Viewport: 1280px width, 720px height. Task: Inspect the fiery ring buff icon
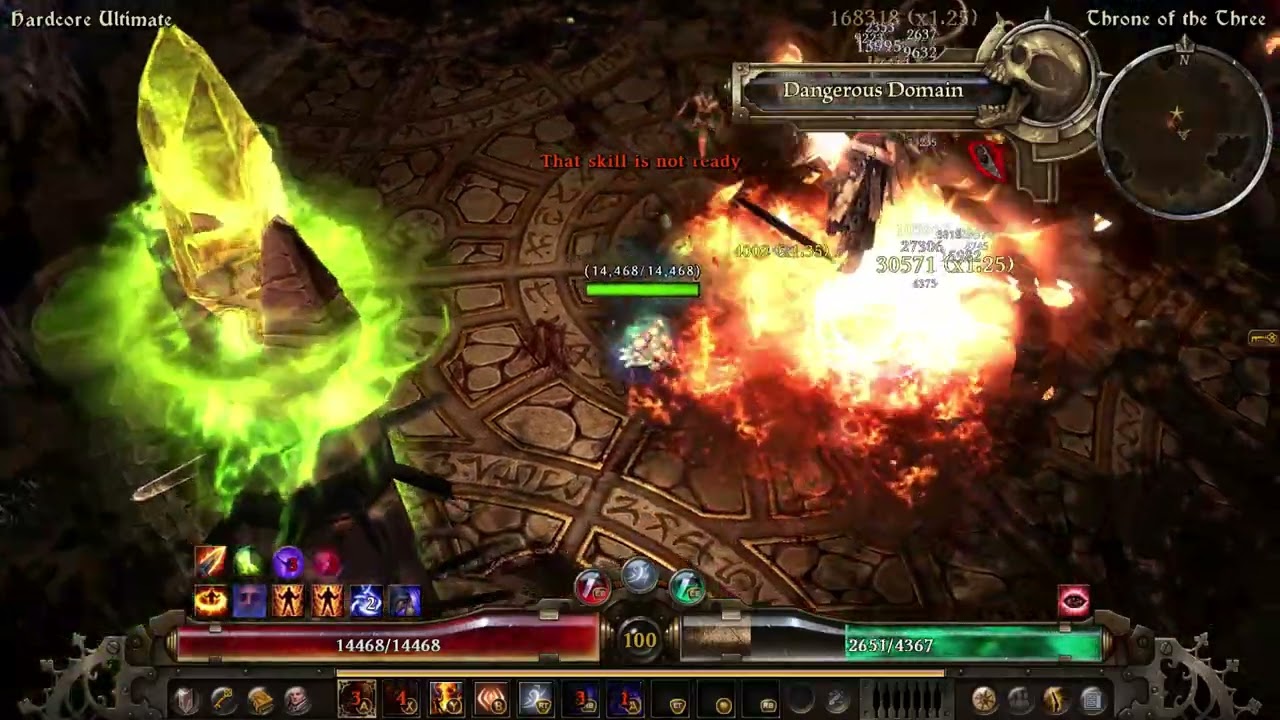click(x=211, y=601)
